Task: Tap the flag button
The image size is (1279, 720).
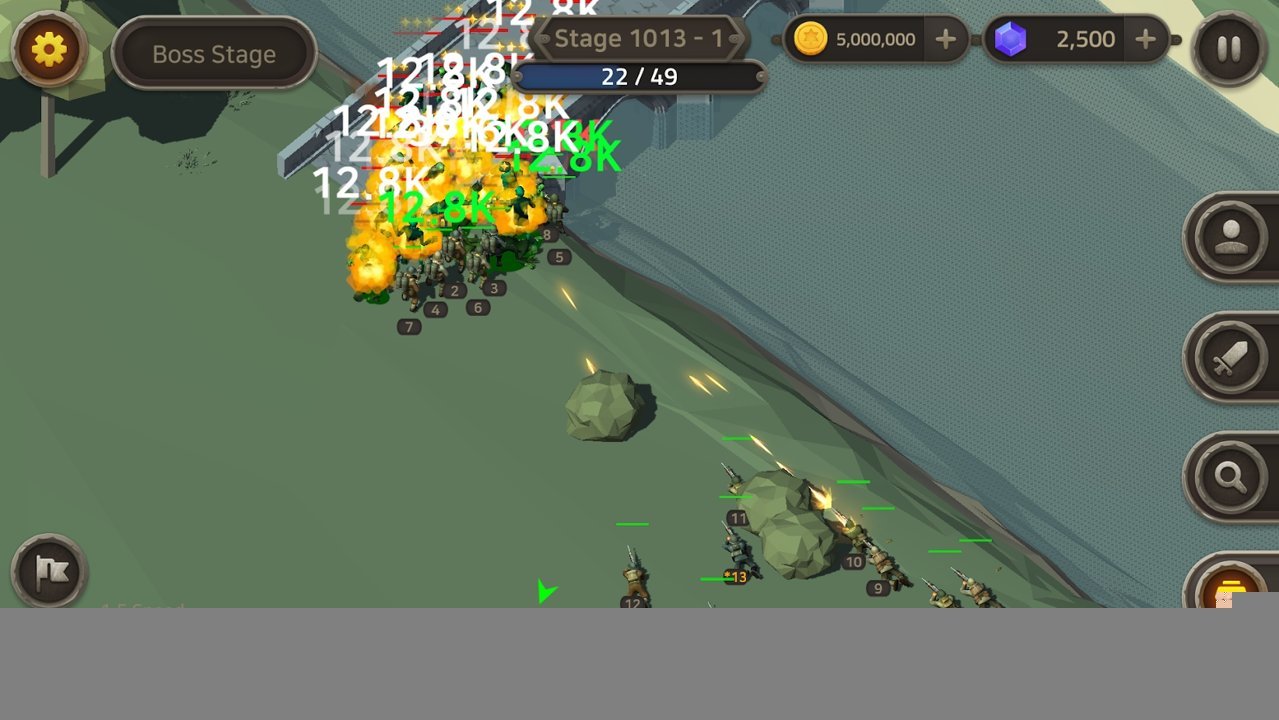Action: pos(49,572)
